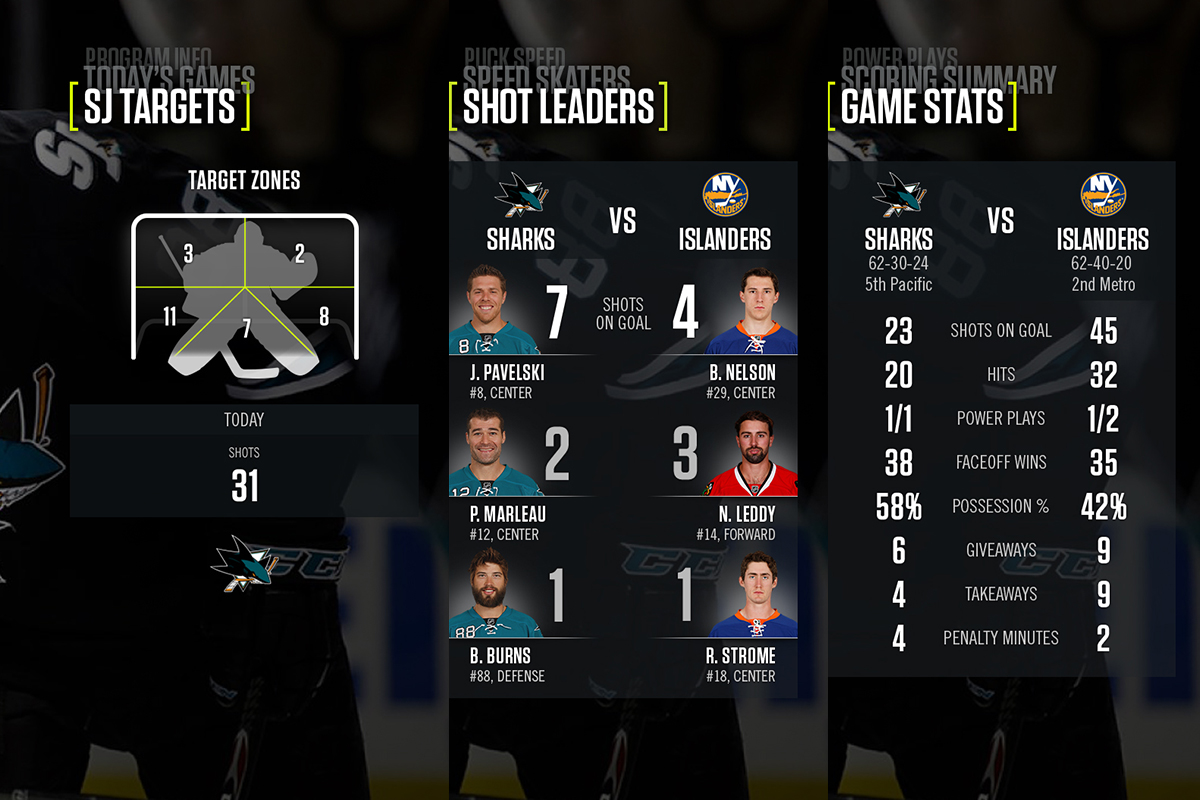Screen dimensions: 1200x800
Task: Select the Game Stats panel heading
Action: (921, 108)
